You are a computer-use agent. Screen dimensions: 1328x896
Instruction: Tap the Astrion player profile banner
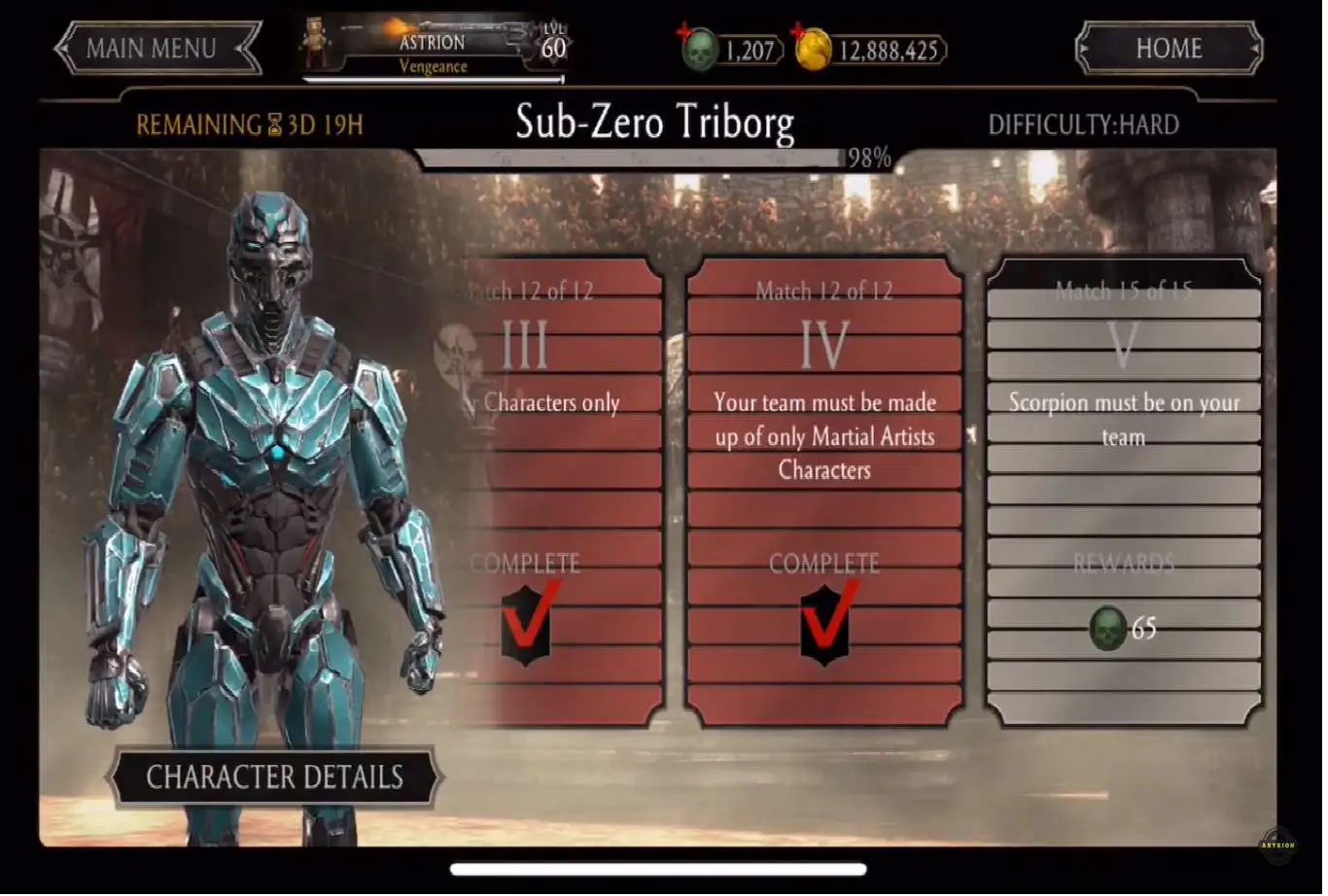(435, 51)
